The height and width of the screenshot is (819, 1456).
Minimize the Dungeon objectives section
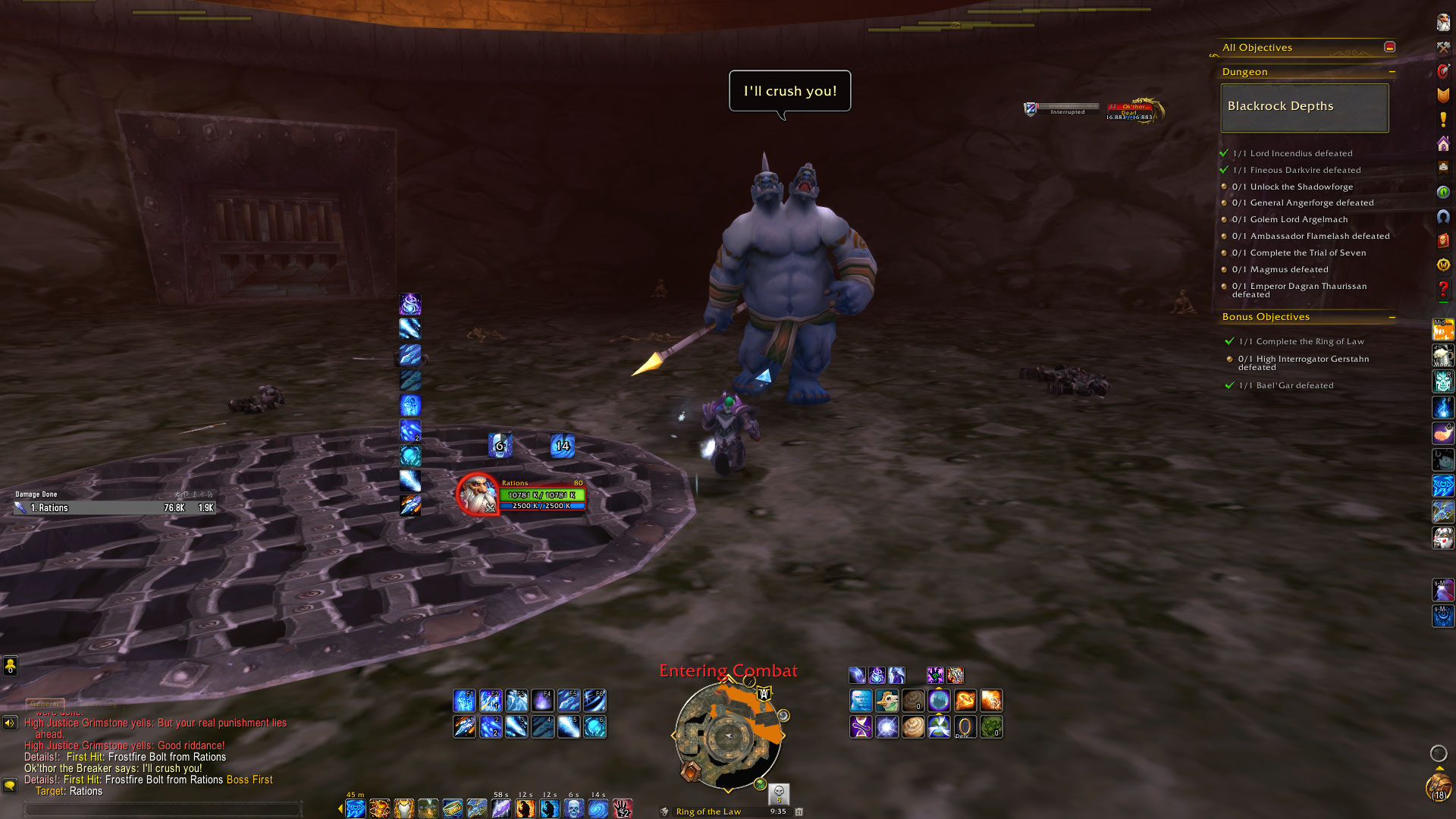click(1392, 72)
